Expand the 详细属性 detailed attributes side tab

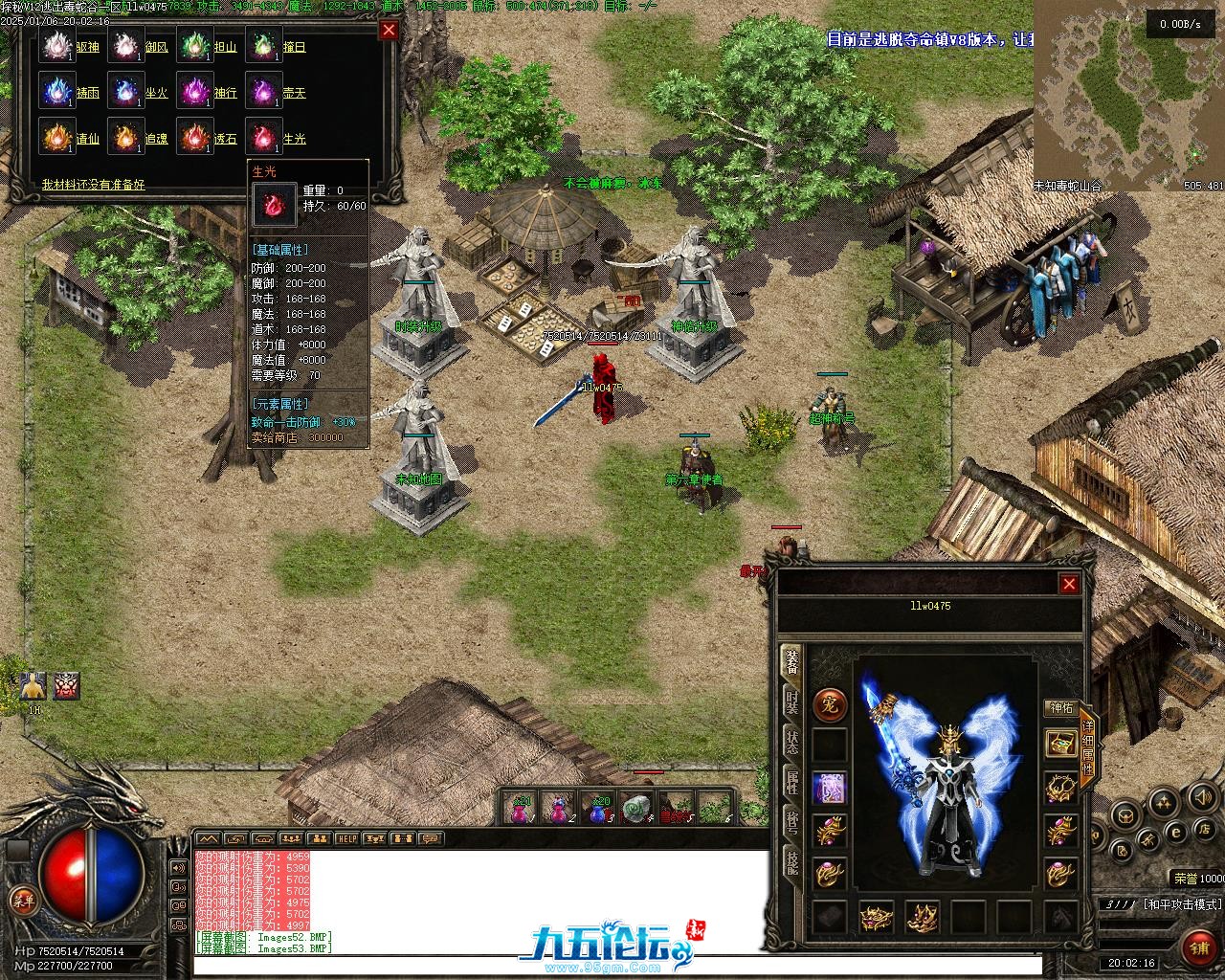tap(1087, 747)
